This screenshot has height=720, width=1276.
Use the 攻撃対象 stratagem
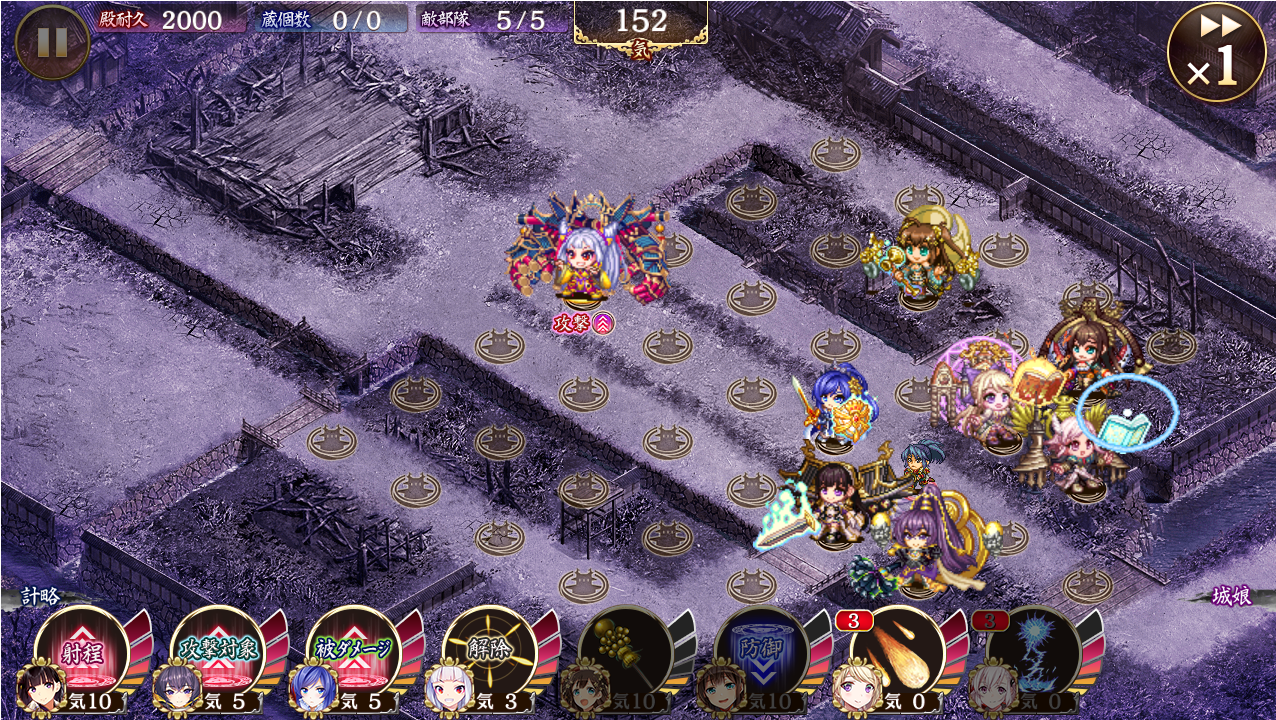219,652
